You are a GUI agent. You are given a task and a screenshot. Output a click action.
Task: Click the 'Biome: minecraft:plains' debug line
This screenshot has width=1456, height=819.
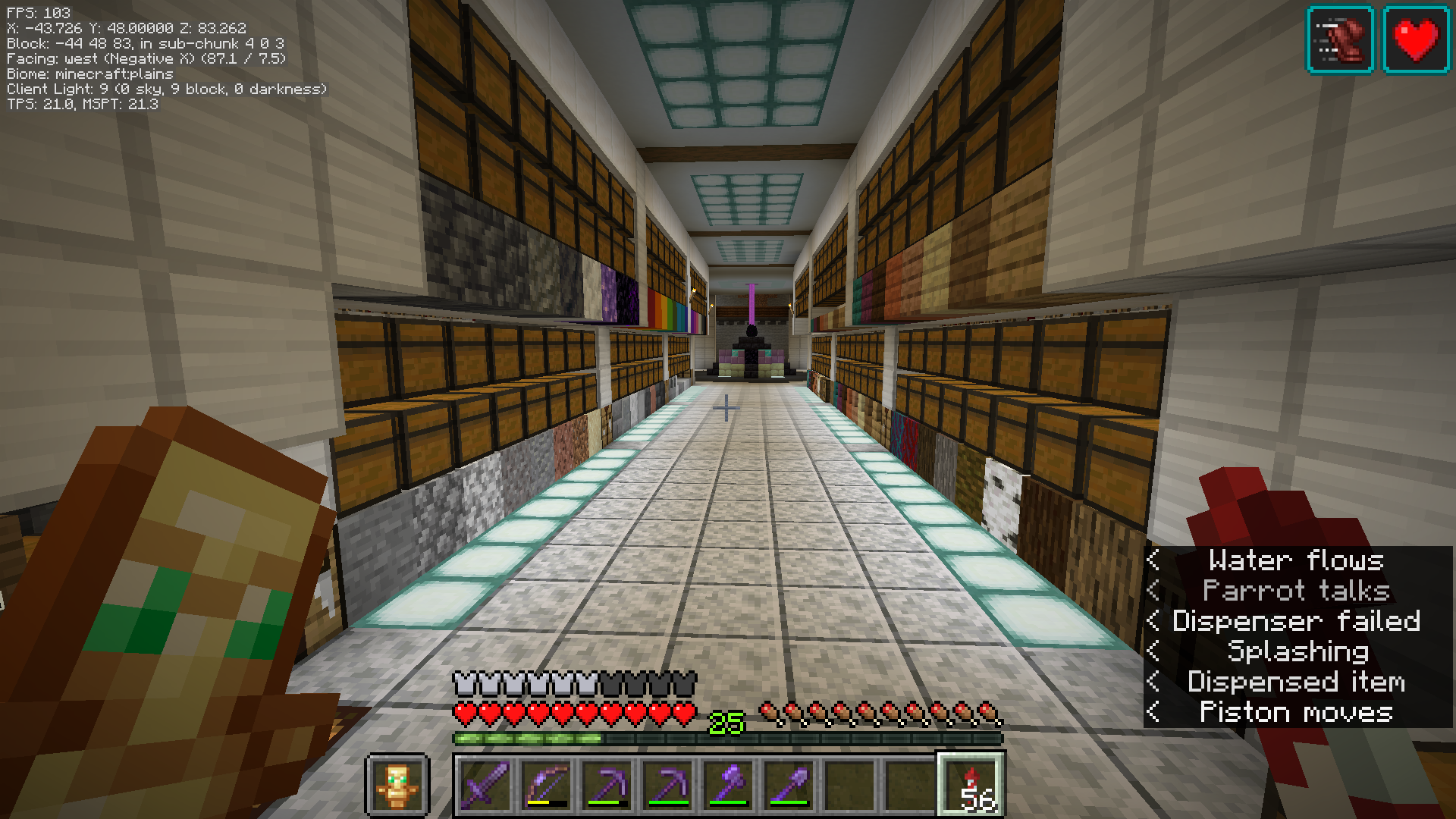click(89, 75)
